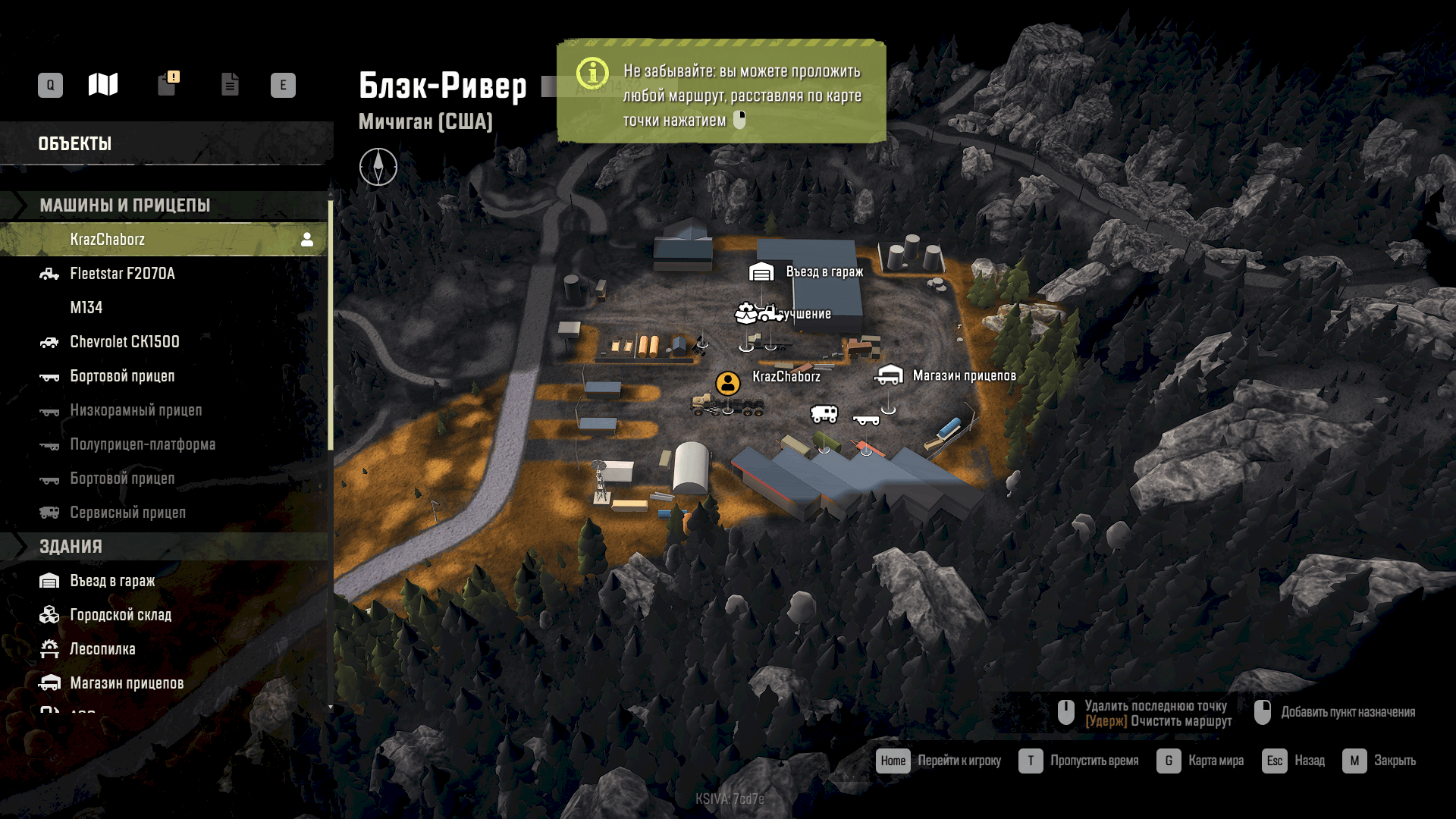Choose Полуприцеп-платформа trailer entry

[x=143, y=444]
